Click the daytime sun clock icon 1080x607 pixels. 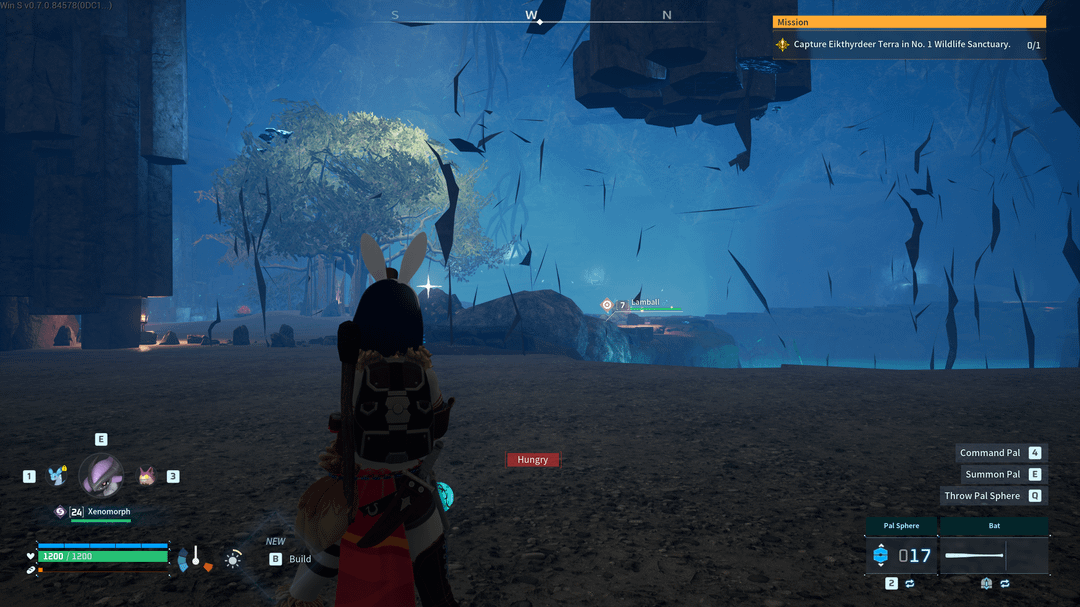[x=233, y=559]
